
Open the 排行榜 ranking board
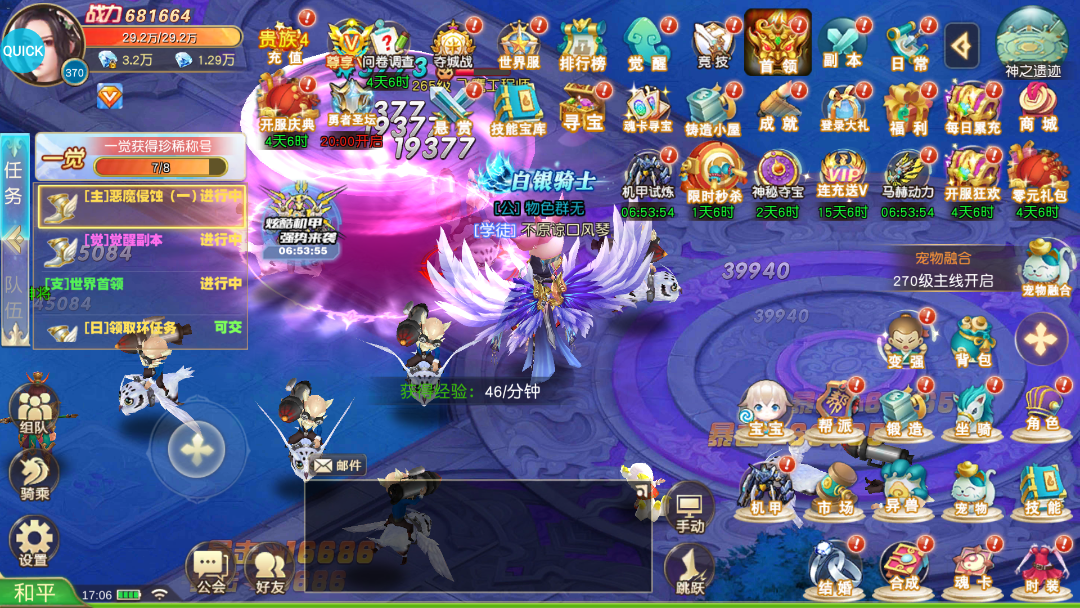(582, 46)
